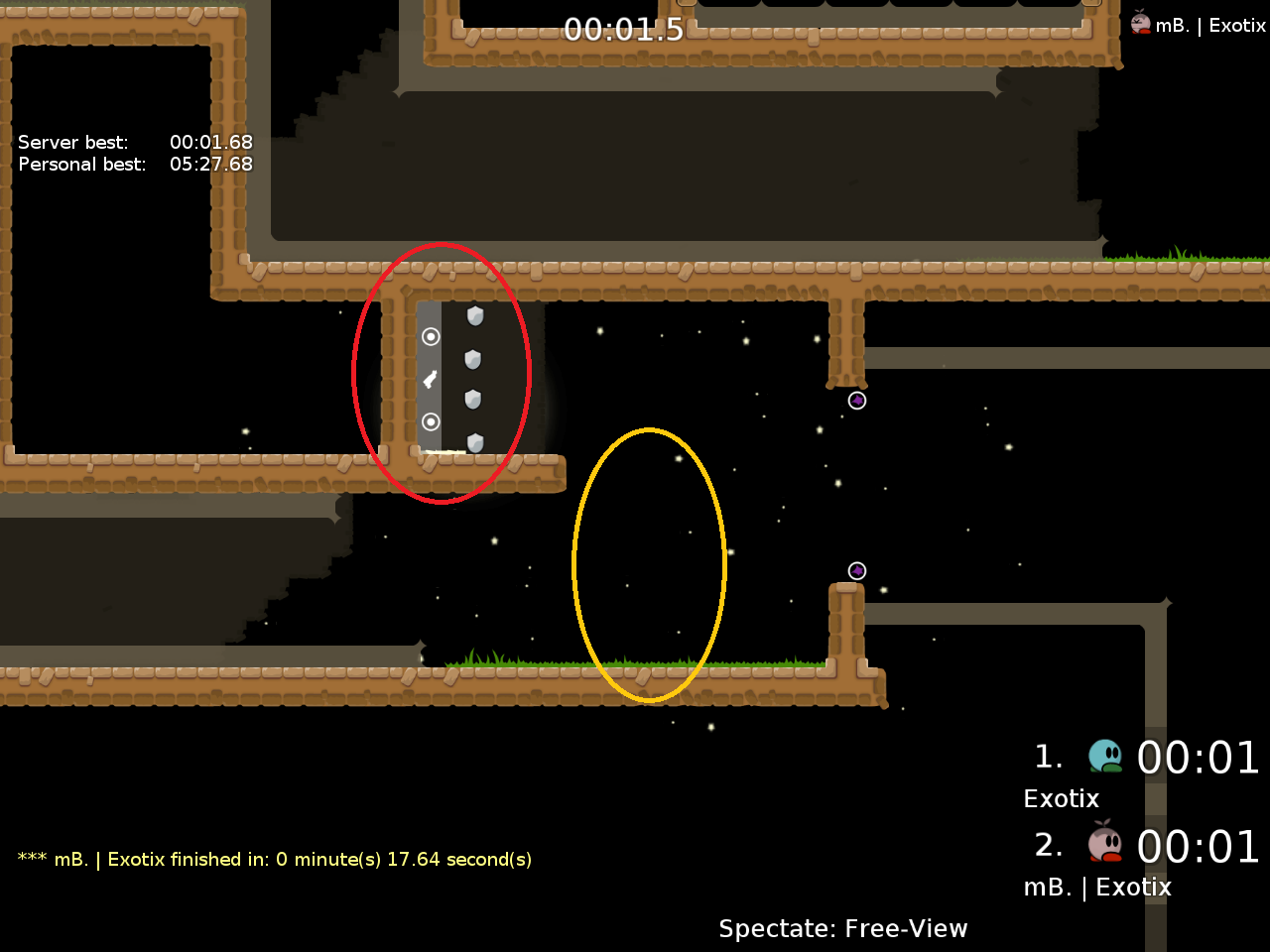Click the shotgun pickup inside the red circle
Screen dimensions: 1270x952
coord(429,378)
